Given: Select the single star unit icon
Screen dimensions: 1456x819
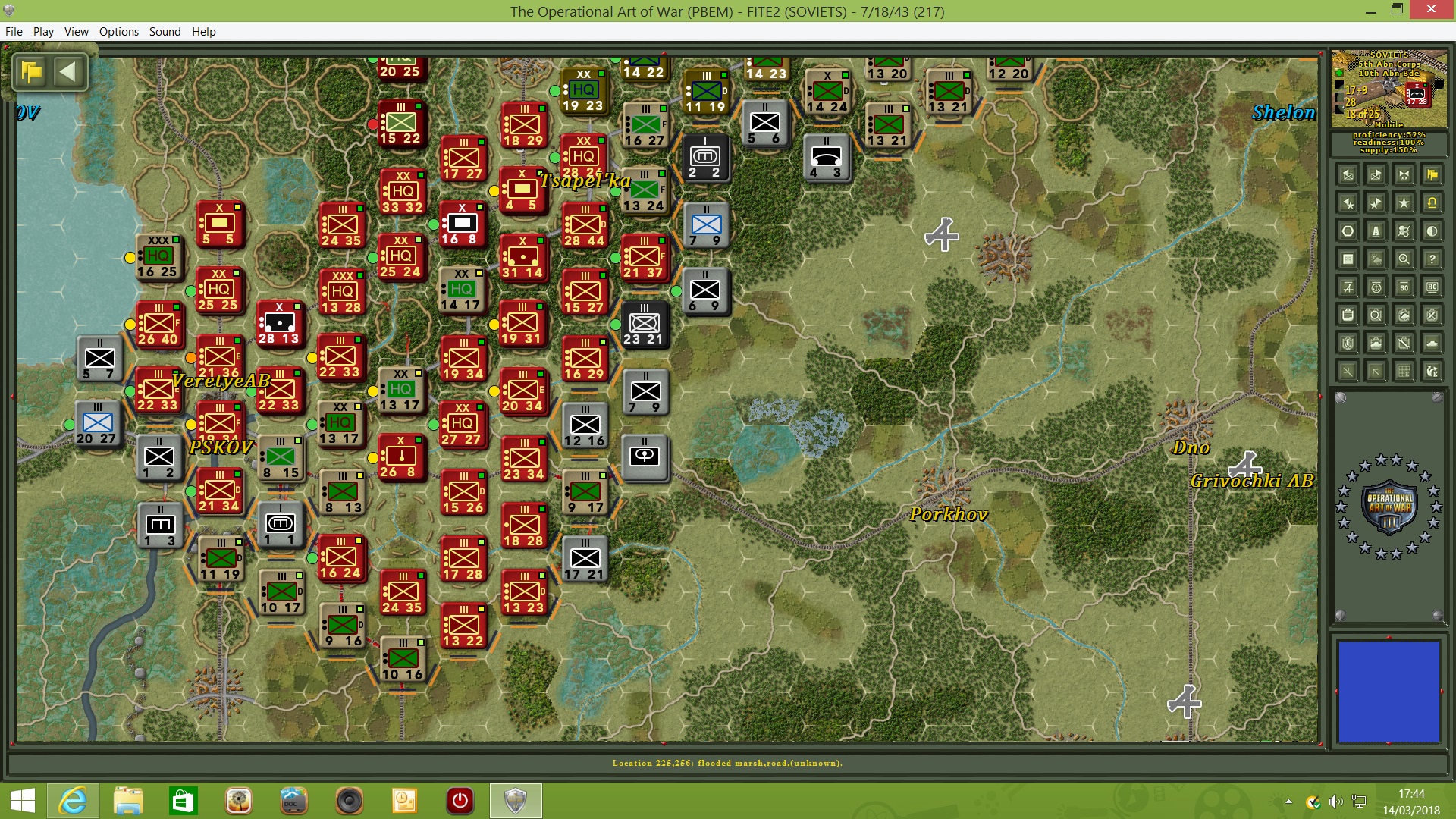Looking at the screenshot, I should coord(1404,202).
